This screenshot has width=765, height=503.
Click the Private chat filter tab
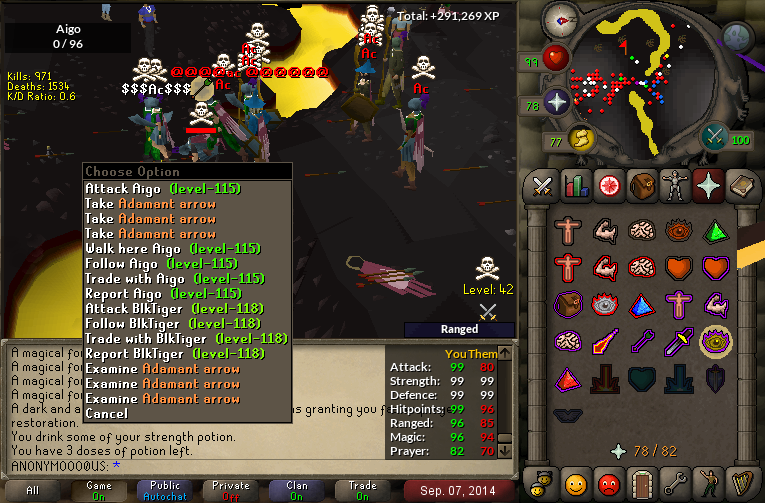231,490
